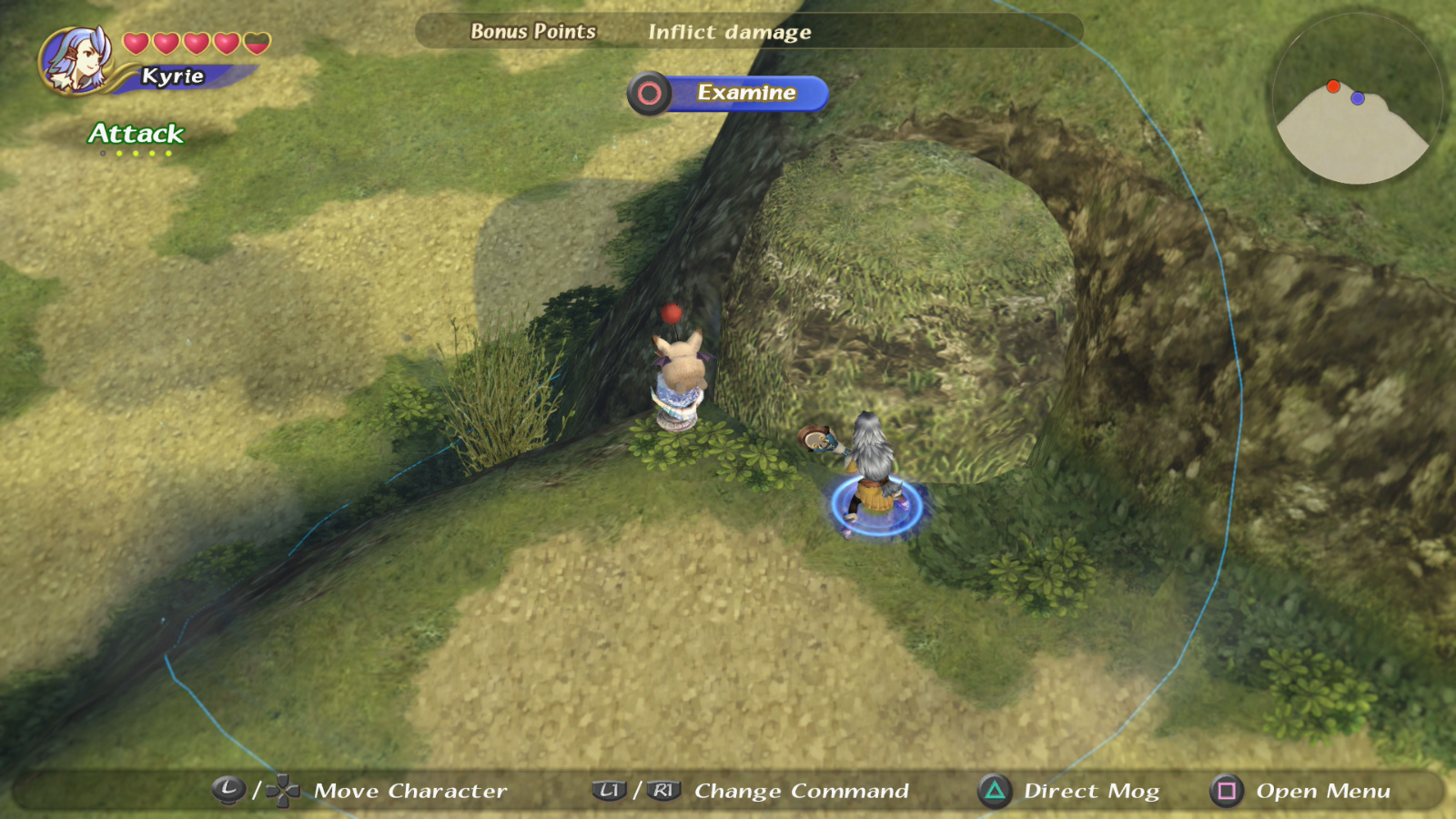
Task: Select the red player dot on the minimap
Action: pyautogui.click(x=1332, y=86)
